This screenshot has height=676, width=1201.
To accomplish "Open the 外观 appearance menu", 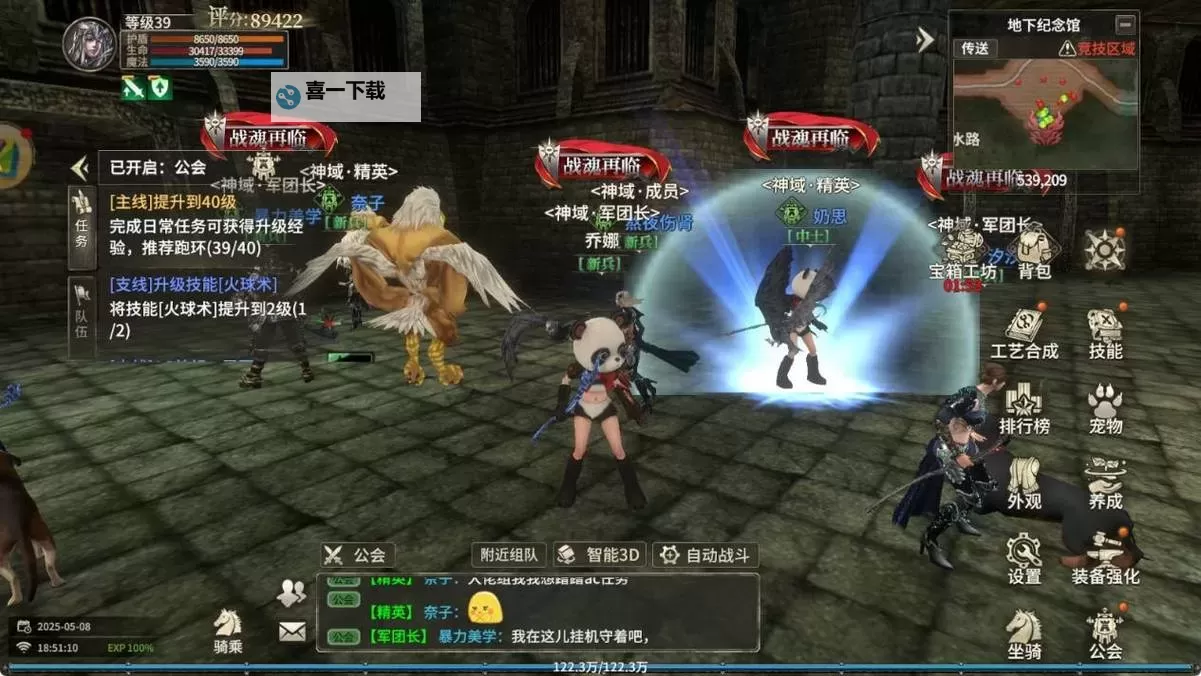I will click(x=1024, y=483).
